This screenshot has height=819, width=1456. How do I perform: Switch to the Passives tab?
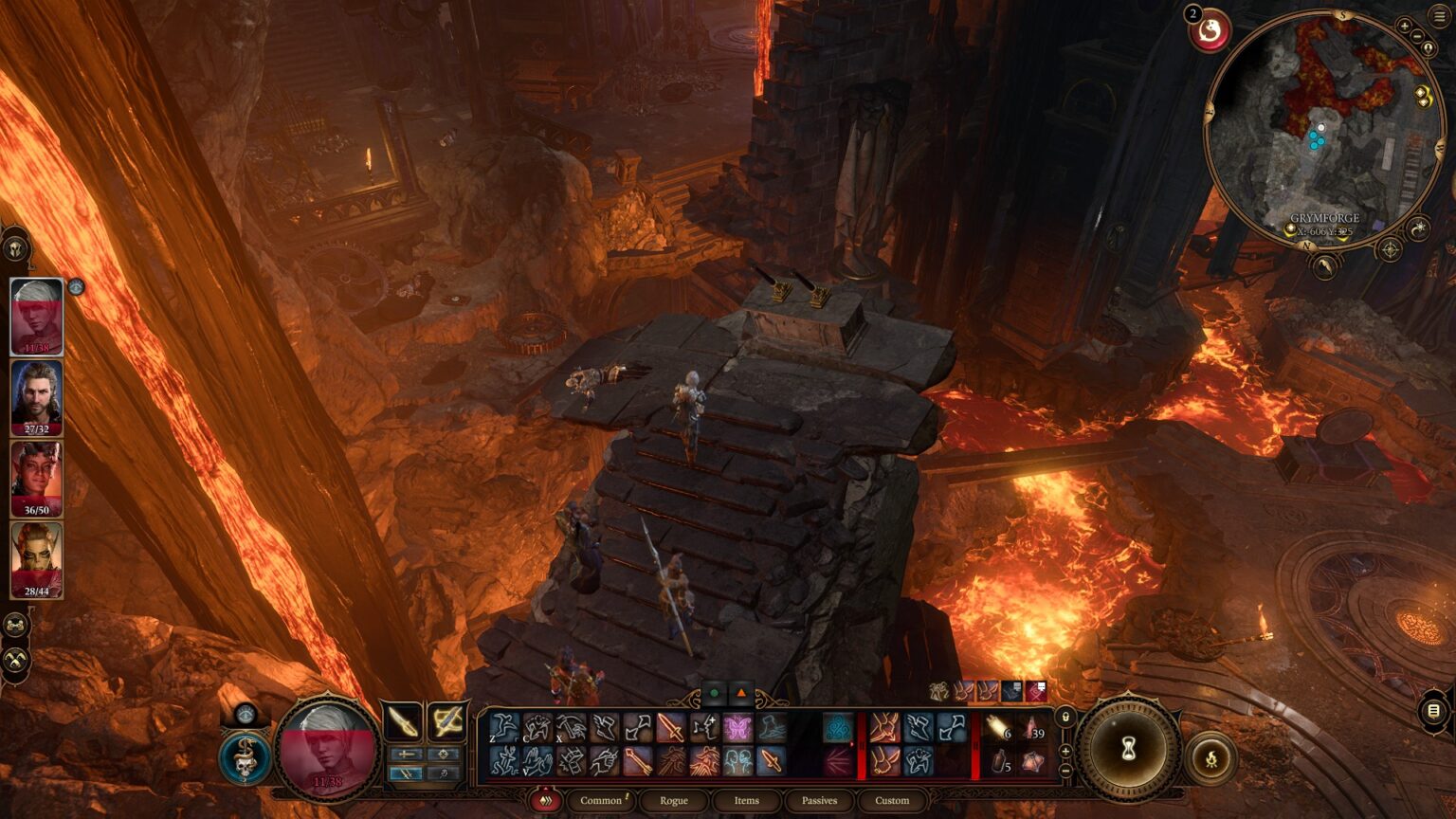pyautogui.click(x=819, y=801)
